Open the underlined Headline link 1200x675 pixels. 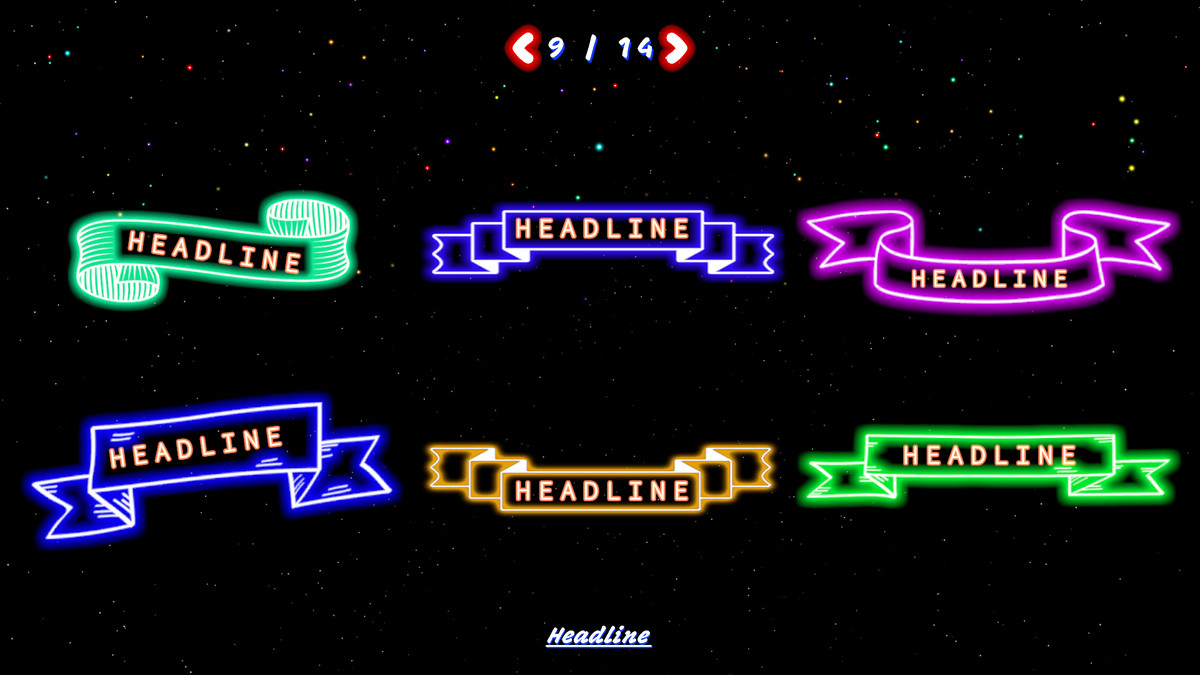pyautogui.click(x=598, y=636)
